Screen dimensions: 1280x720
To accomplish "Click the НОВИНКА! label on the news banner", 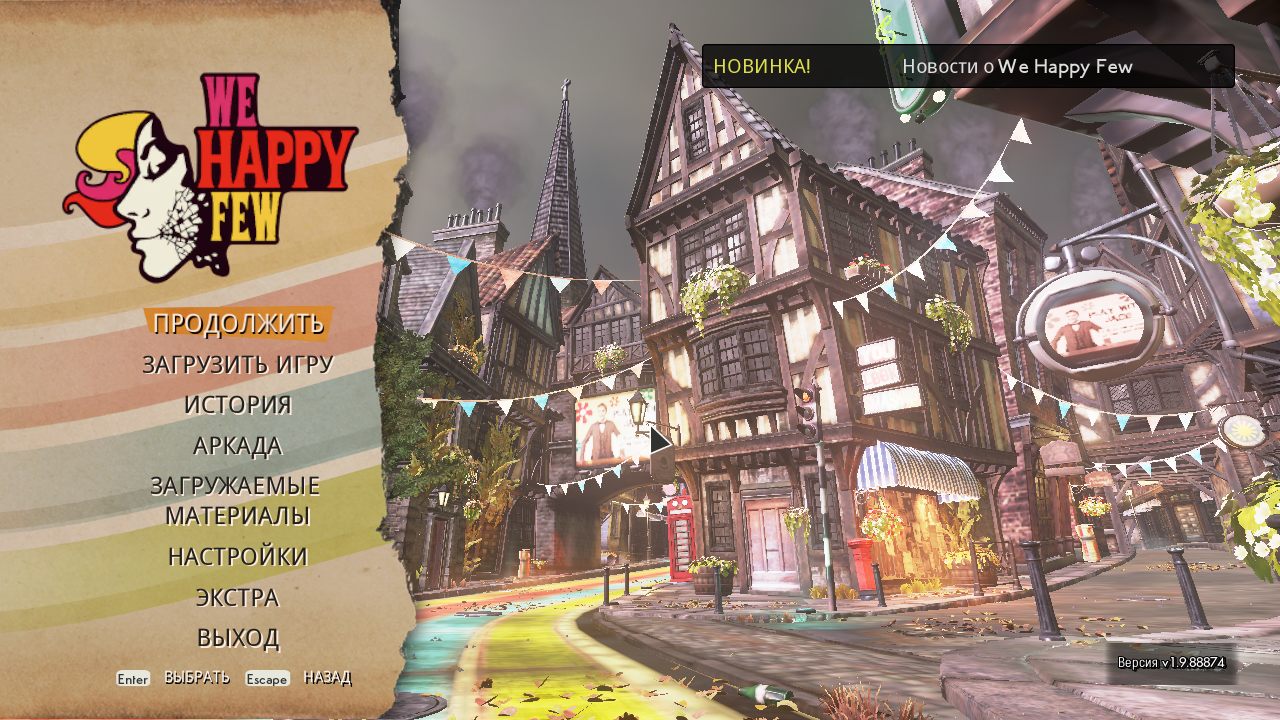I will [766, 66].
